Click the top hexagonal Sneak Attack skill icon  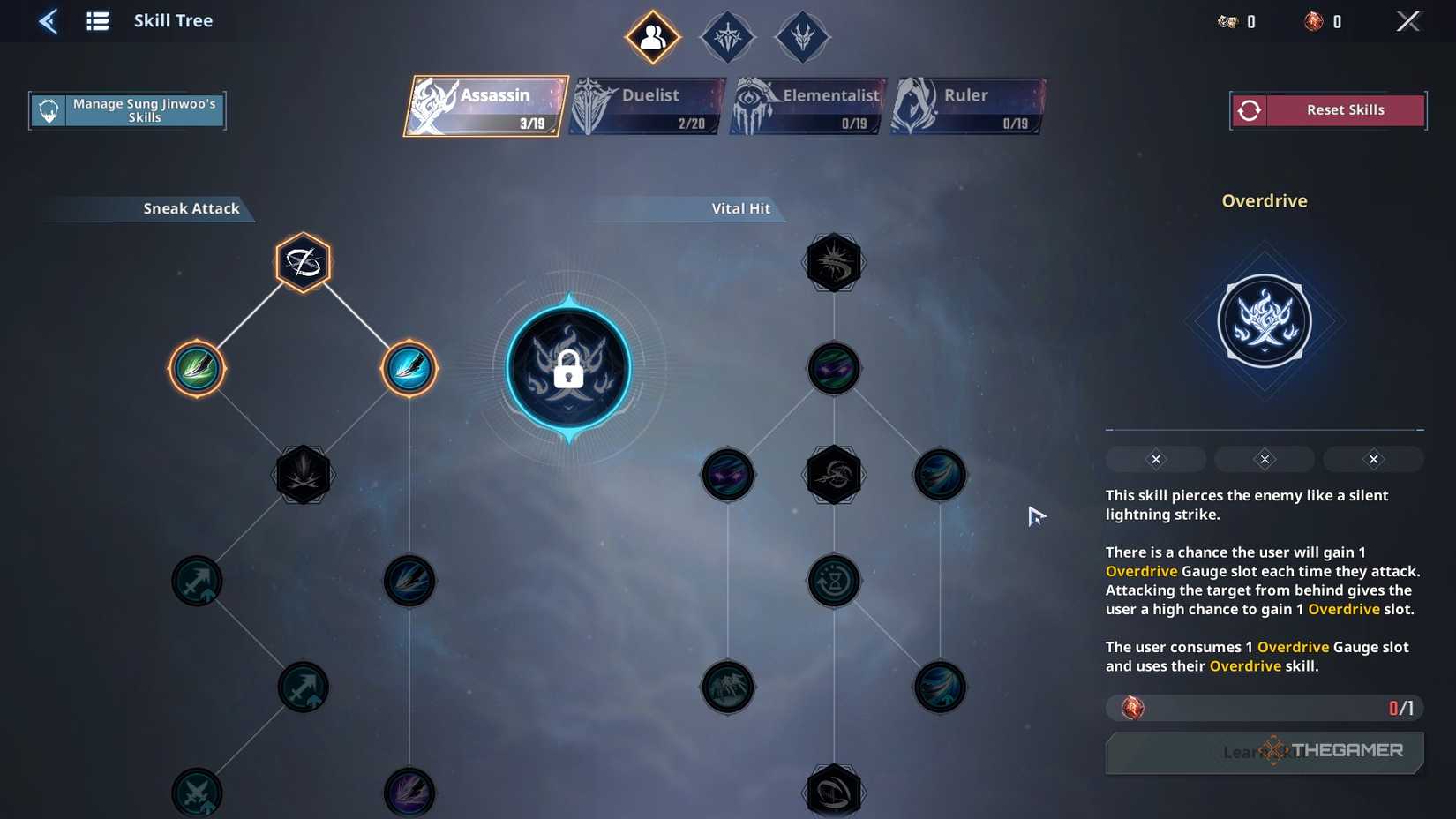(x=303, y=259)
